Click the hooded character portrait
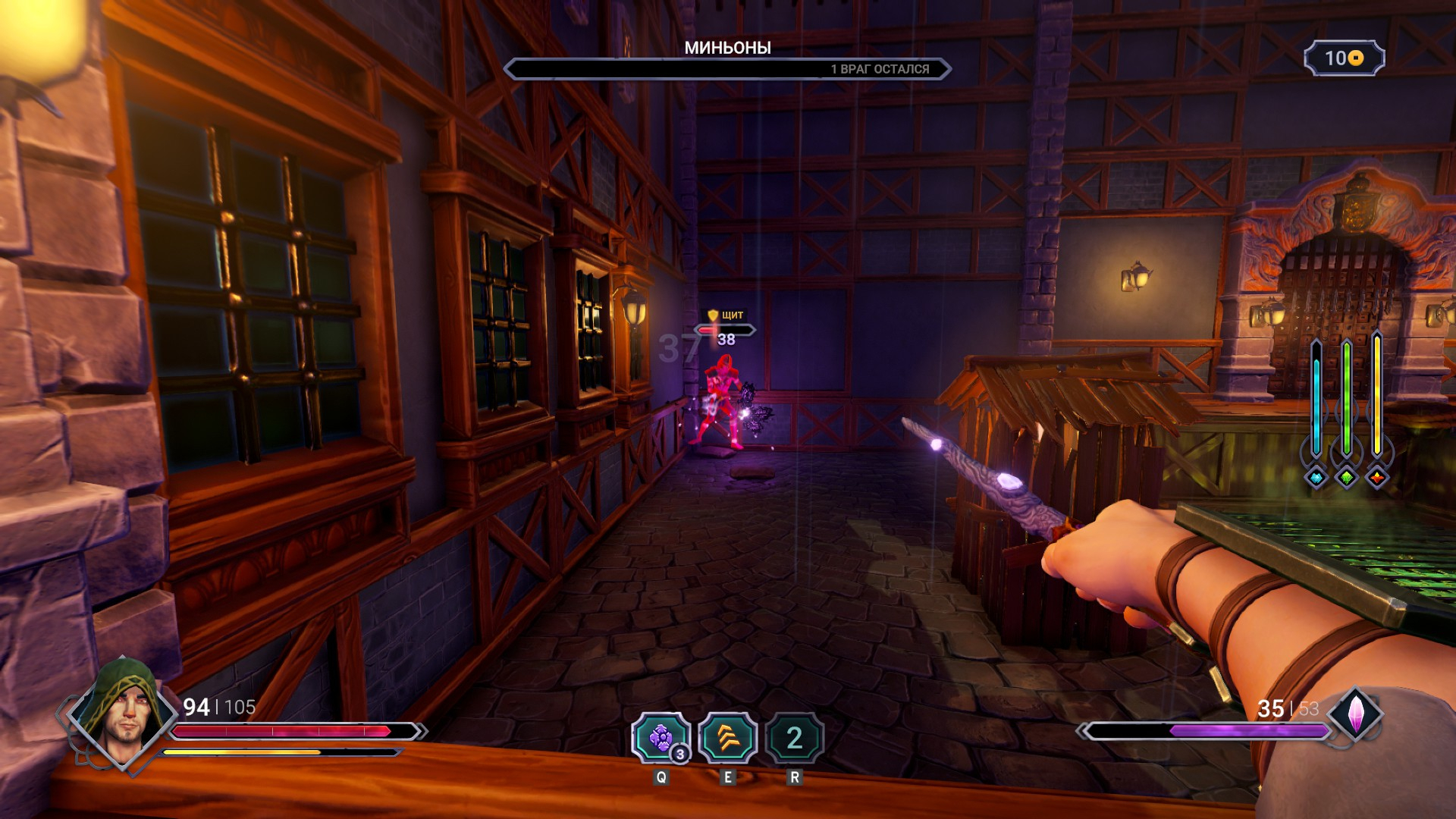This screenshot has width=1456, height=819. 121,711
